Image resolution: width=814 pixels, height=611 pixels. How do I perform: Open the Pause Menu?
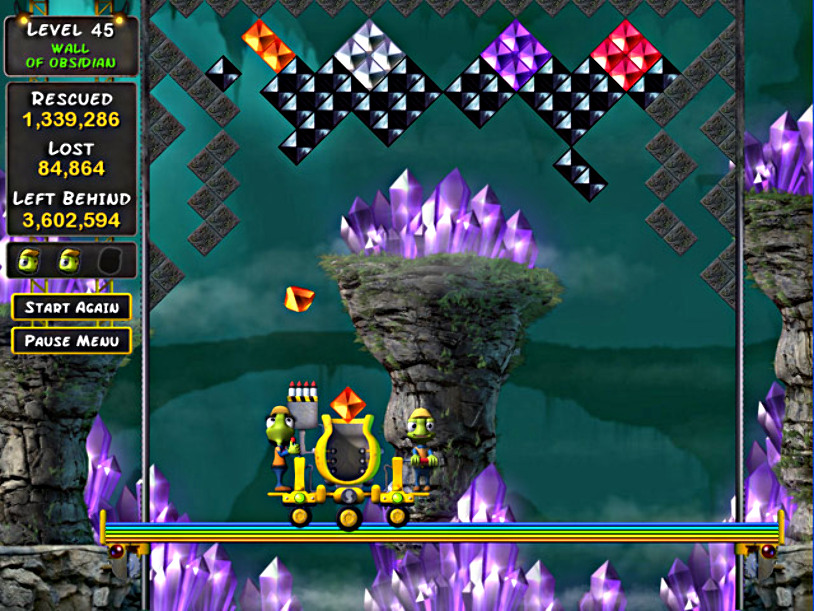coord(71,341)
